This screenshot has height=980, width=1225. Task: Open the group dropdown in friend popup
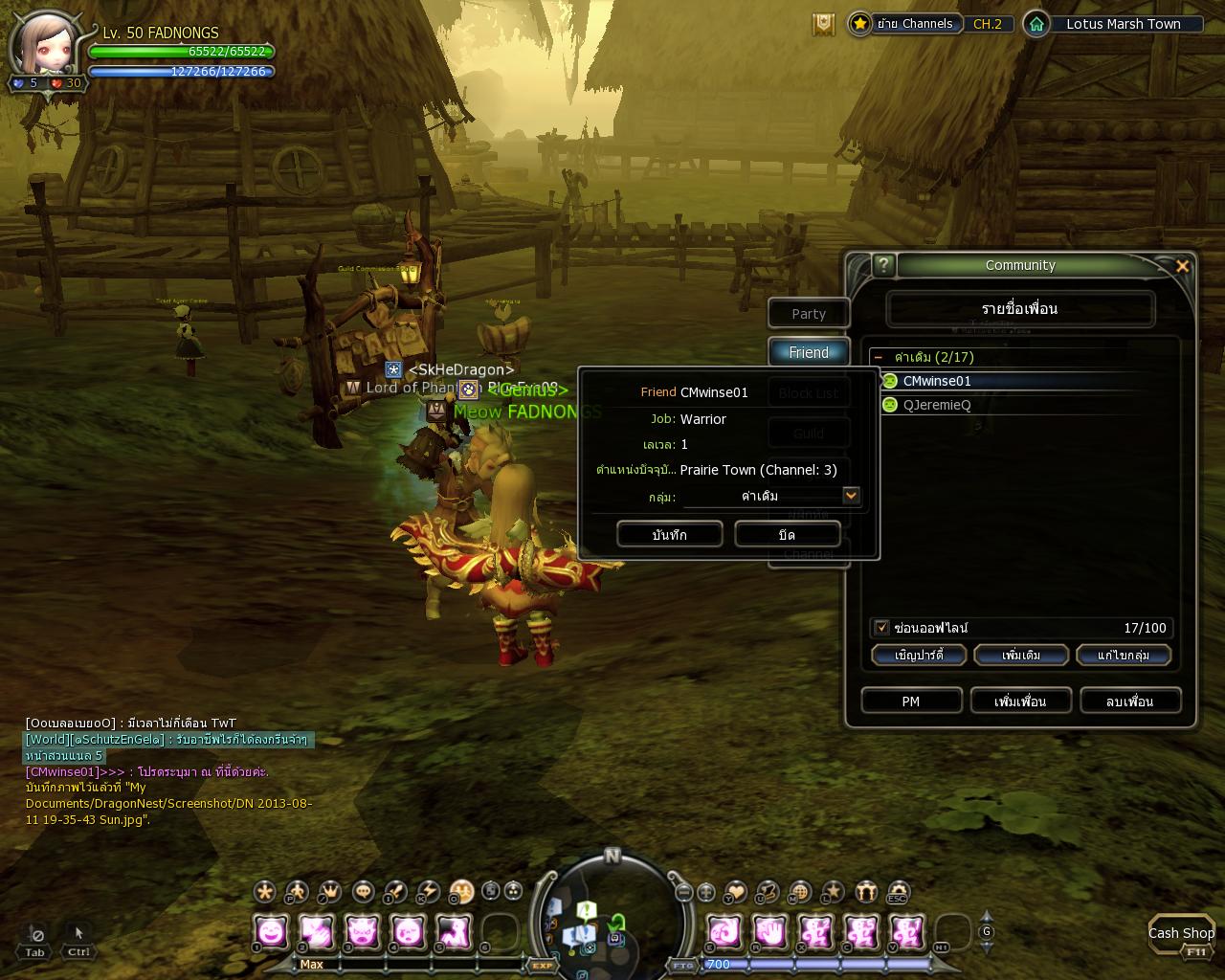coord(851,496)
